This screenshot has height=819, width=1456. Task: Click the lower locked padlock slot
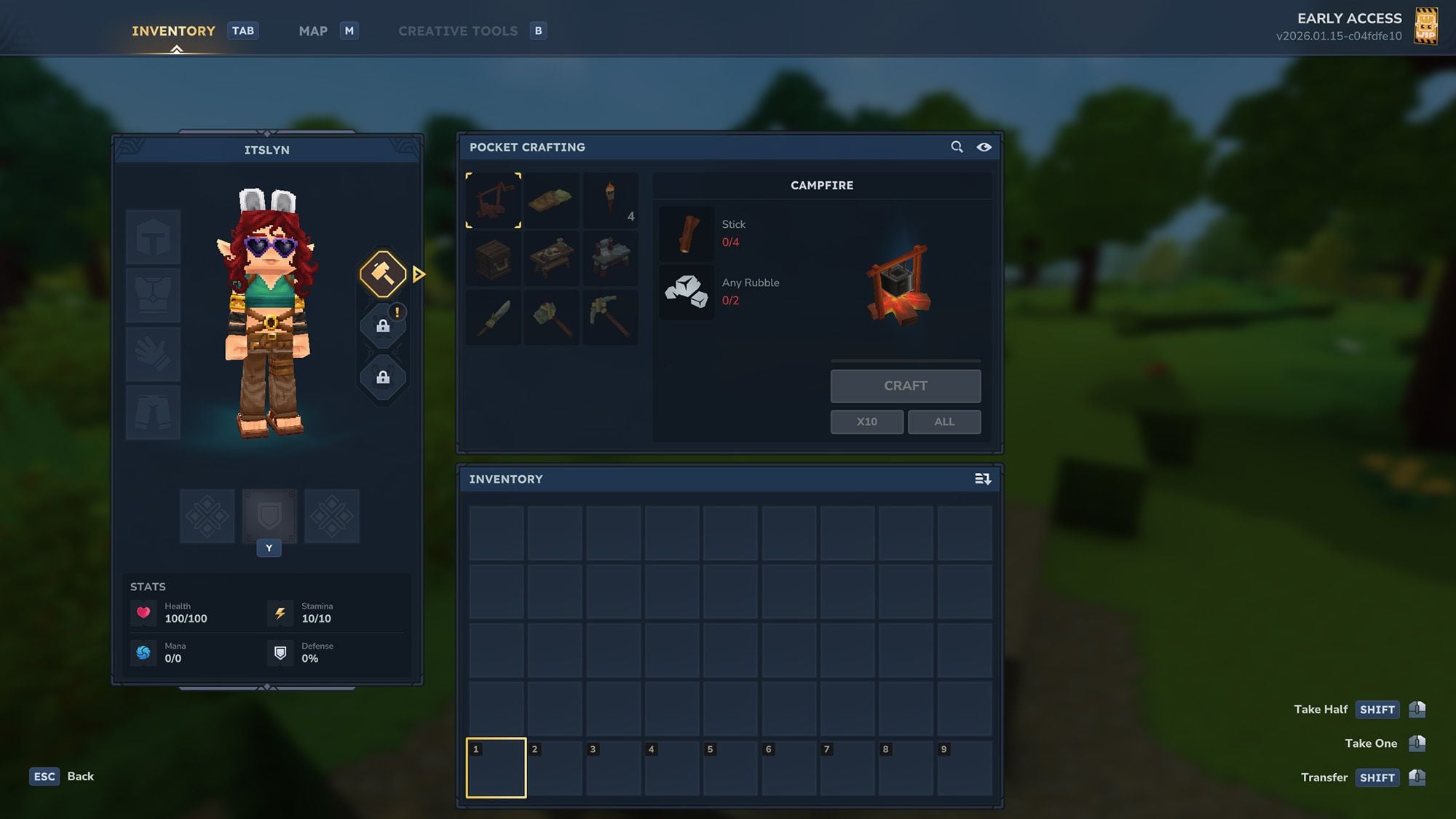383,378
